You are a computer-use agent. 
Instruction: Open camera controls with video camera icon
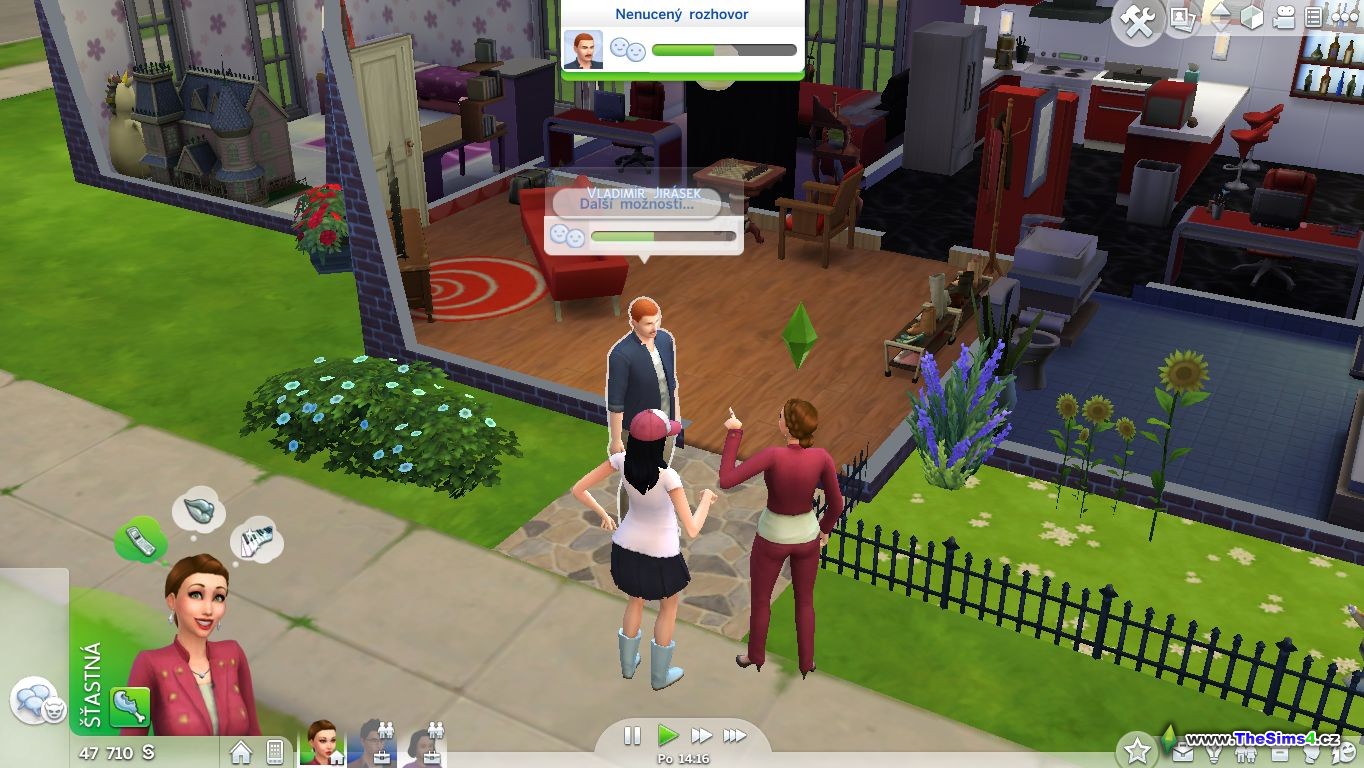pos(1284,18)
